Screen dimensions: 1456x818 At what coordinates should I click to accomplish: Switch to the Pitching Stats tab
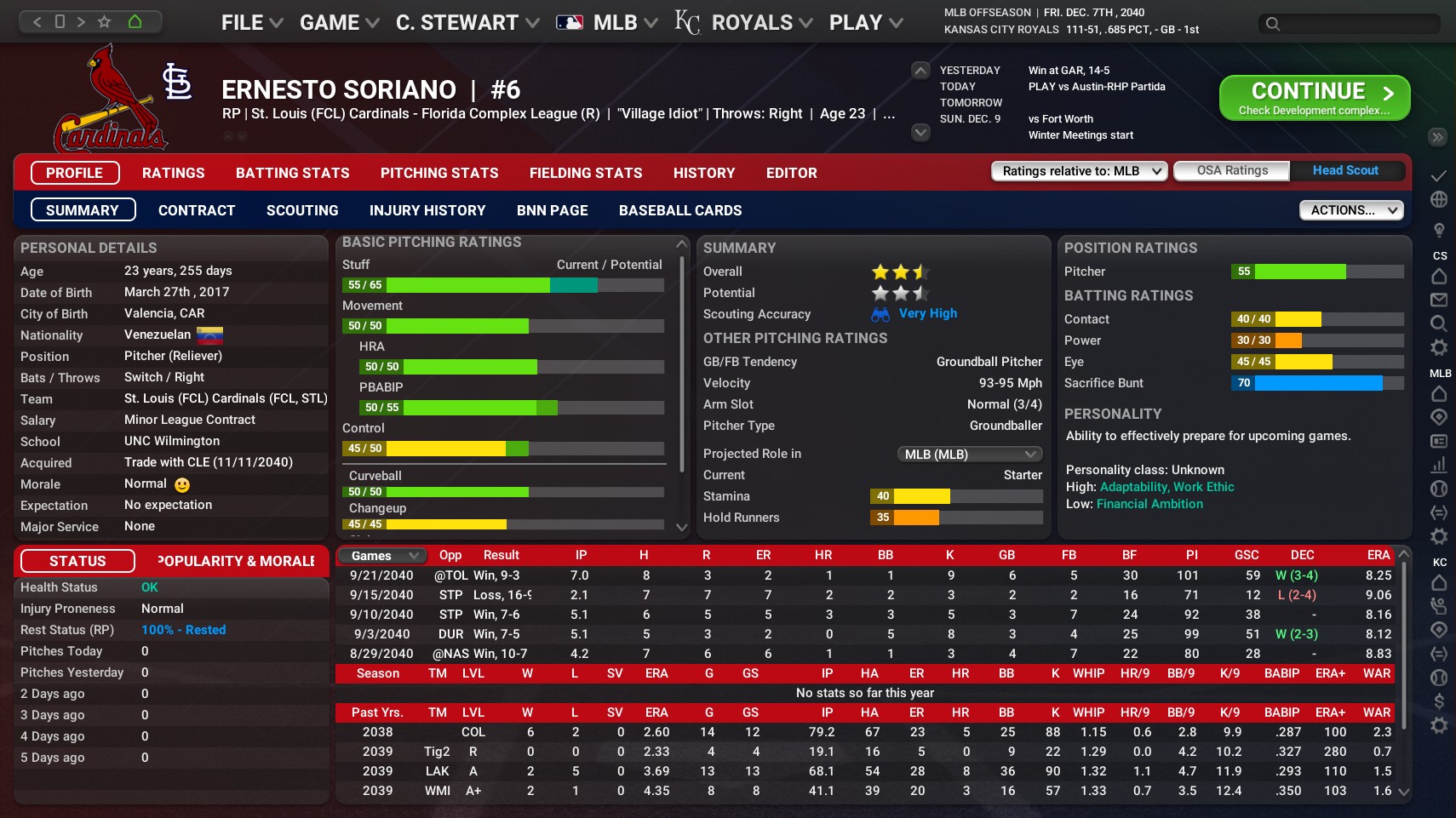point(439,173)
